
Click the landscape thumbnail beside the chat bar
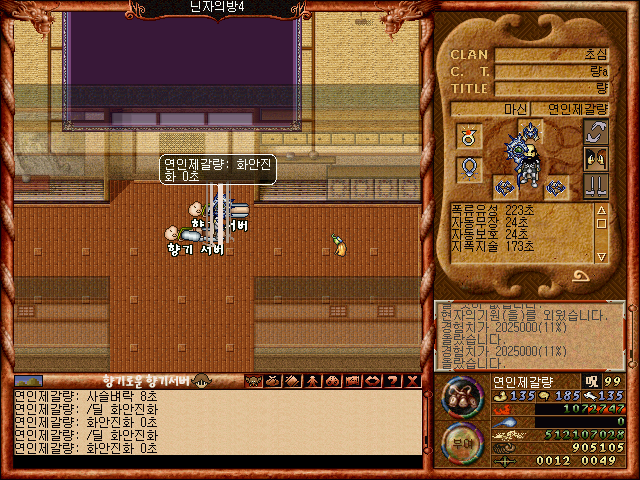(29, 380)
